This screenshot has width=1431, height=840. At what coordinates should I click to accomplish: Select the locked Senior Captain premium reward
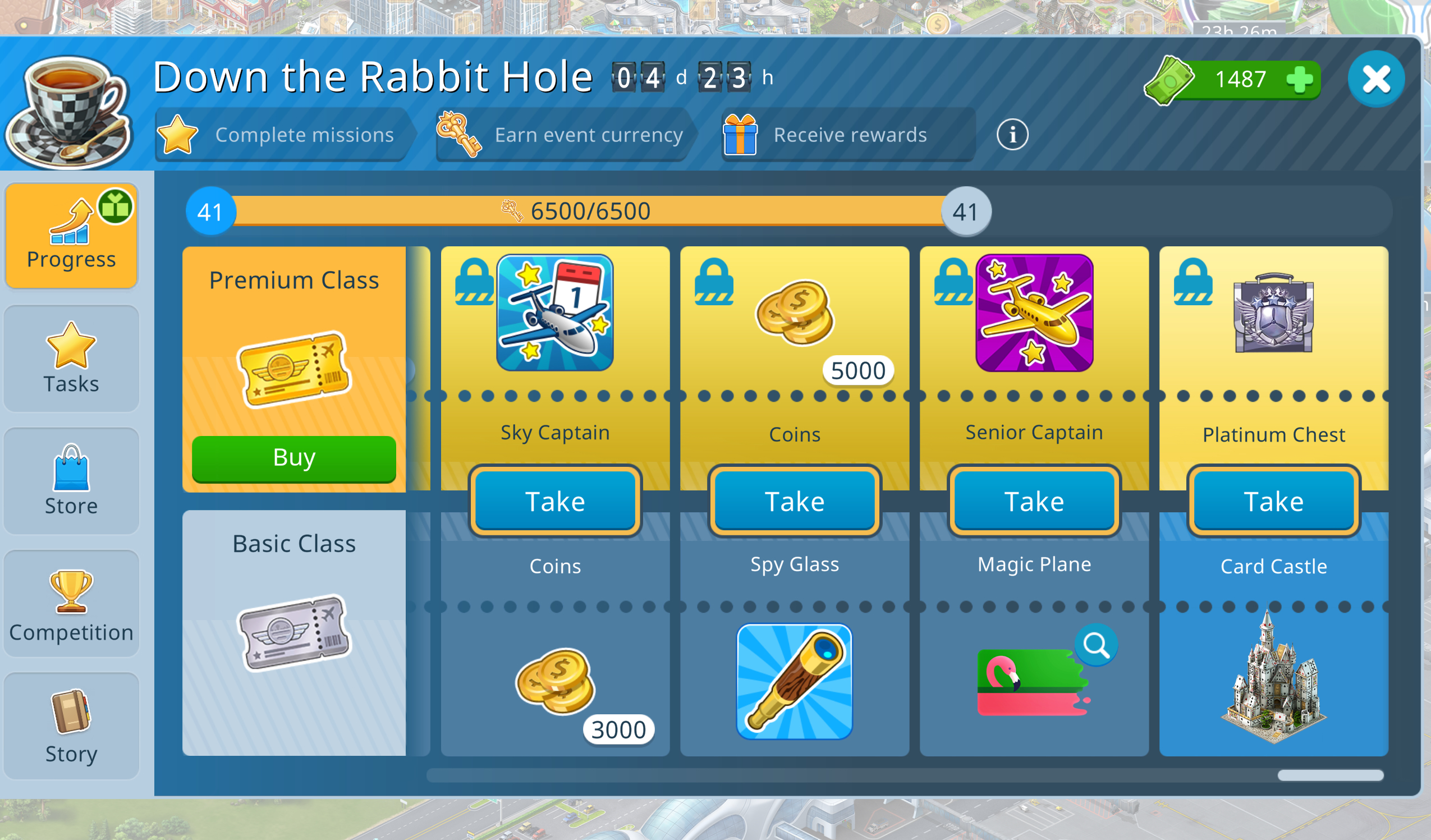pyautogui.click(x=1034, y=313)
